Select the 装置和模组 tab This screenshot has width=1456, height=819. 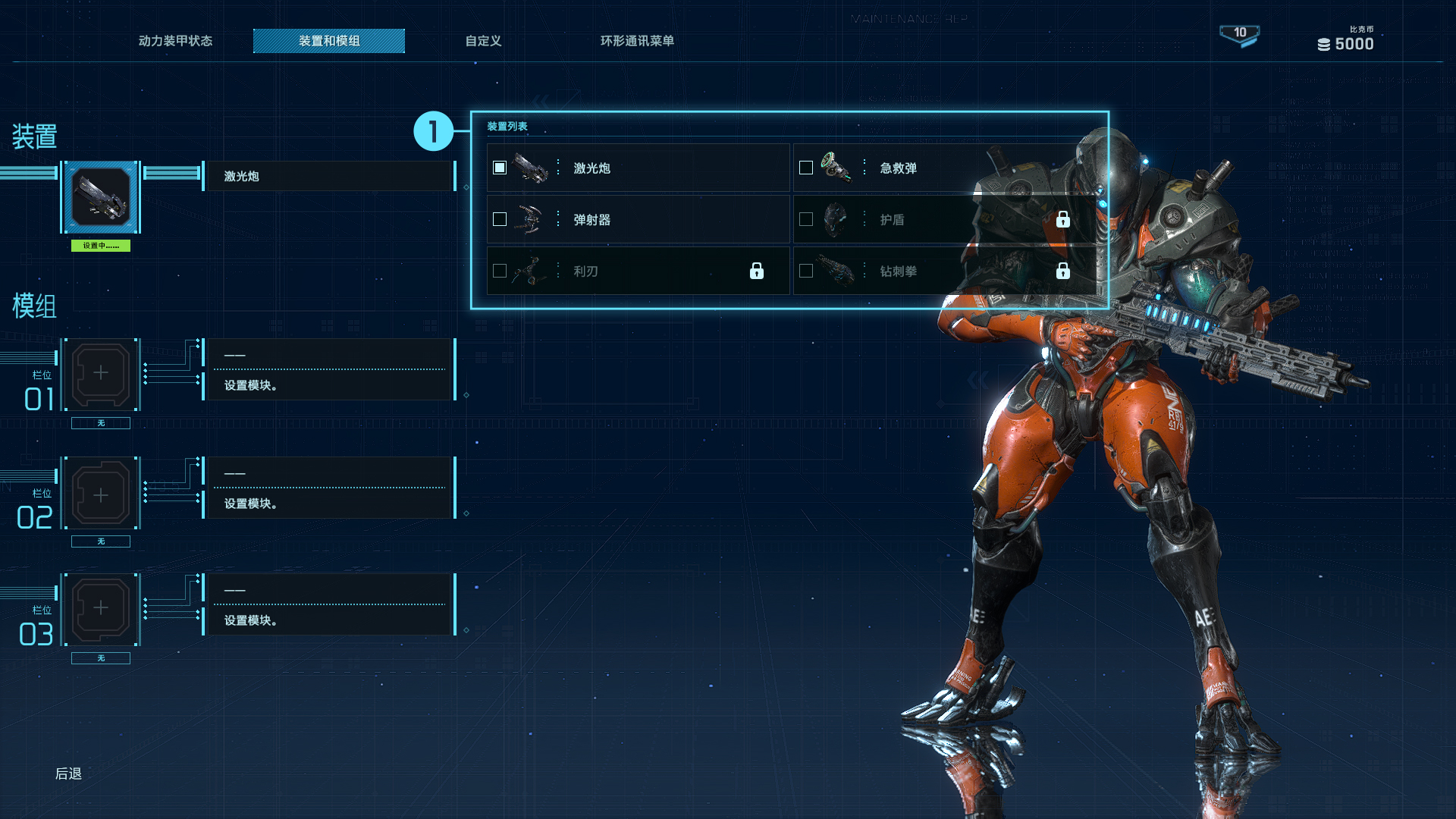click(x=329, y=41)
